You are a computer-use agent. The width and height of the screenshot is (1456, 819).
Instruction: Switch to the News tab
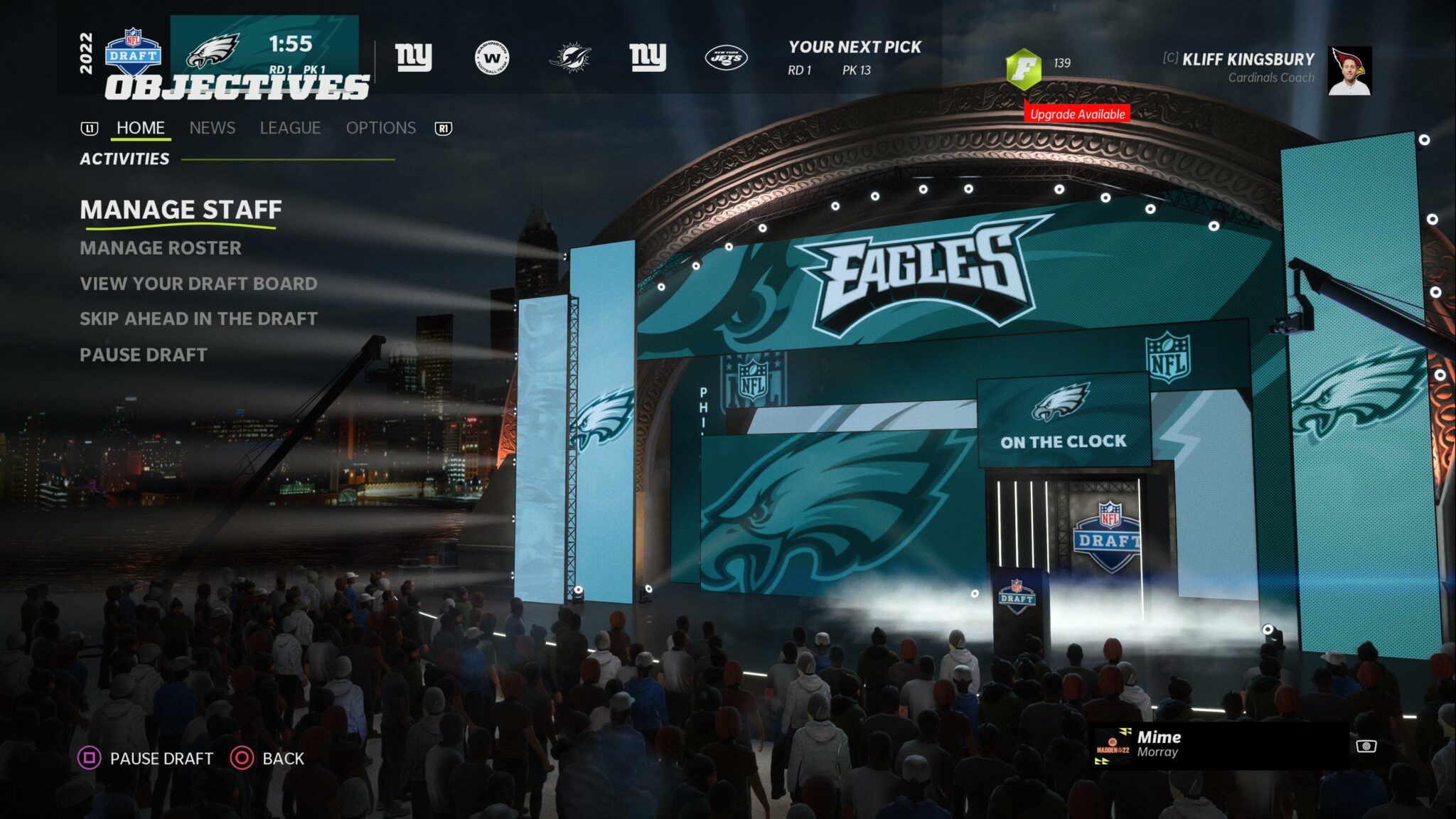point(212,128)
